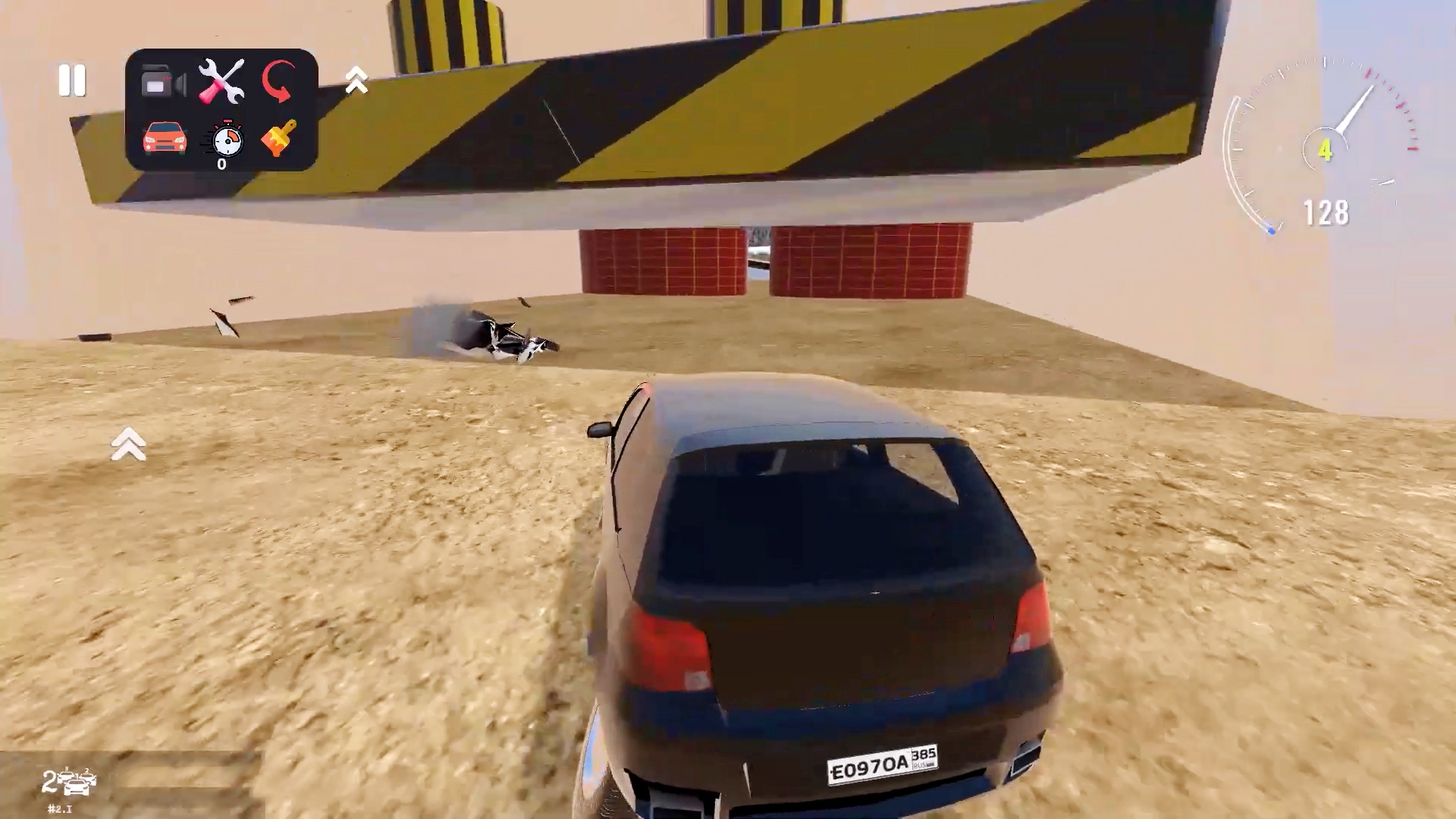
Task: Open the repair tools icon
Action: pos(221,80)
